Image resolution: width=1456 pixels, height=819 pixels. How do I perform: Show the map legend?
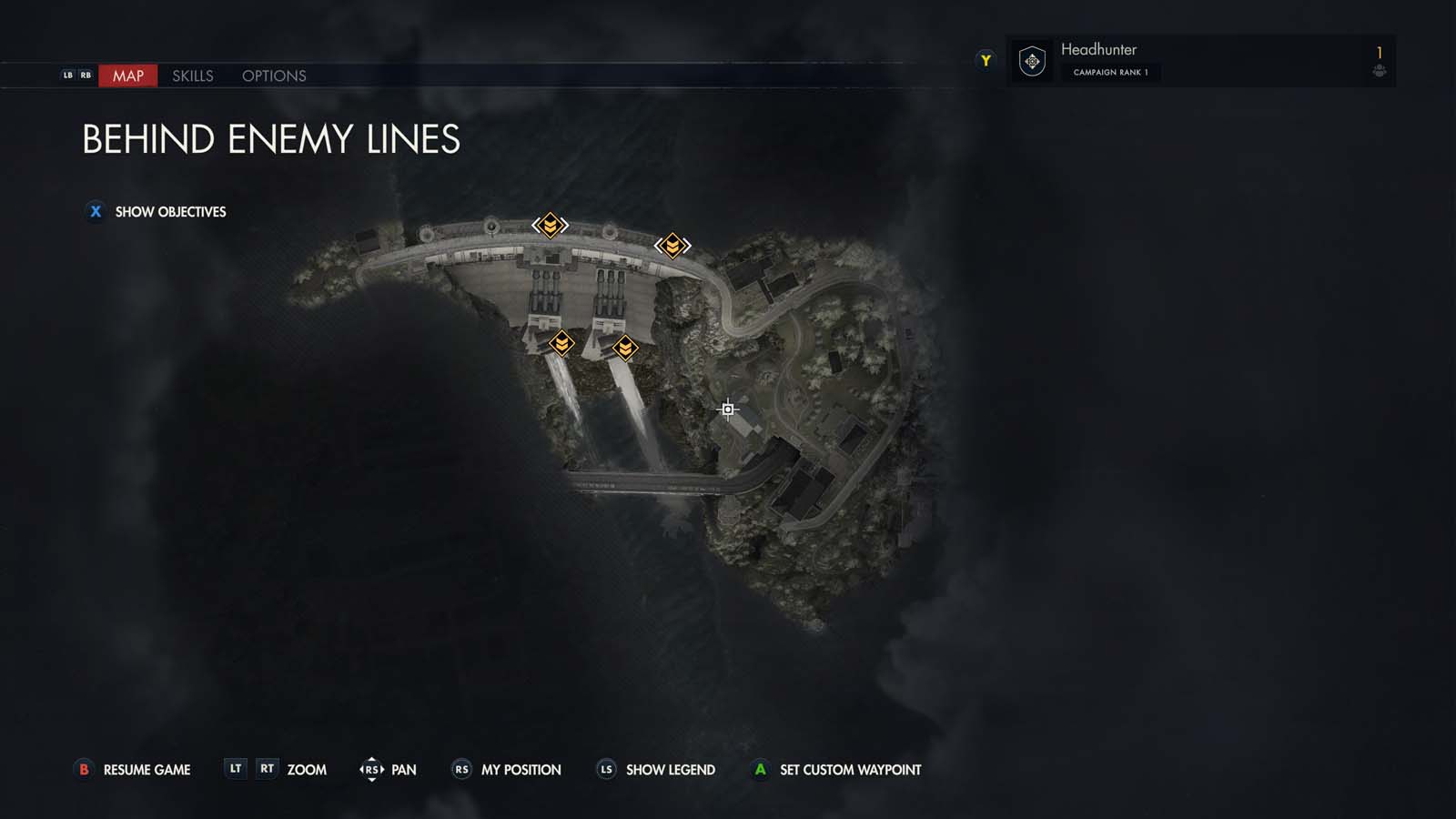(671, 769)
